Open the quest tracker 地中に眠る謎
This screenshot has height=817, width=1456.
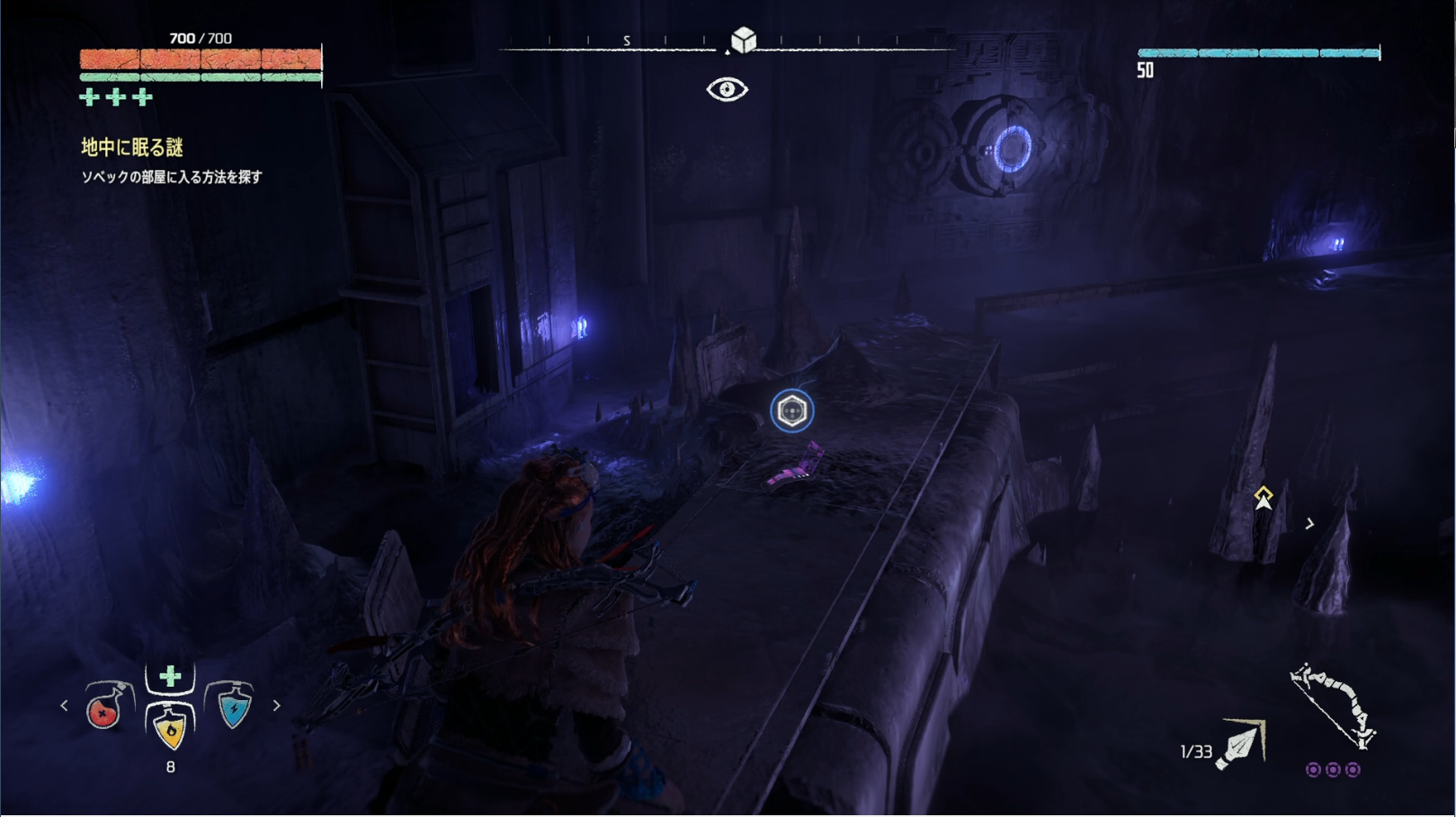click(132, 147)
